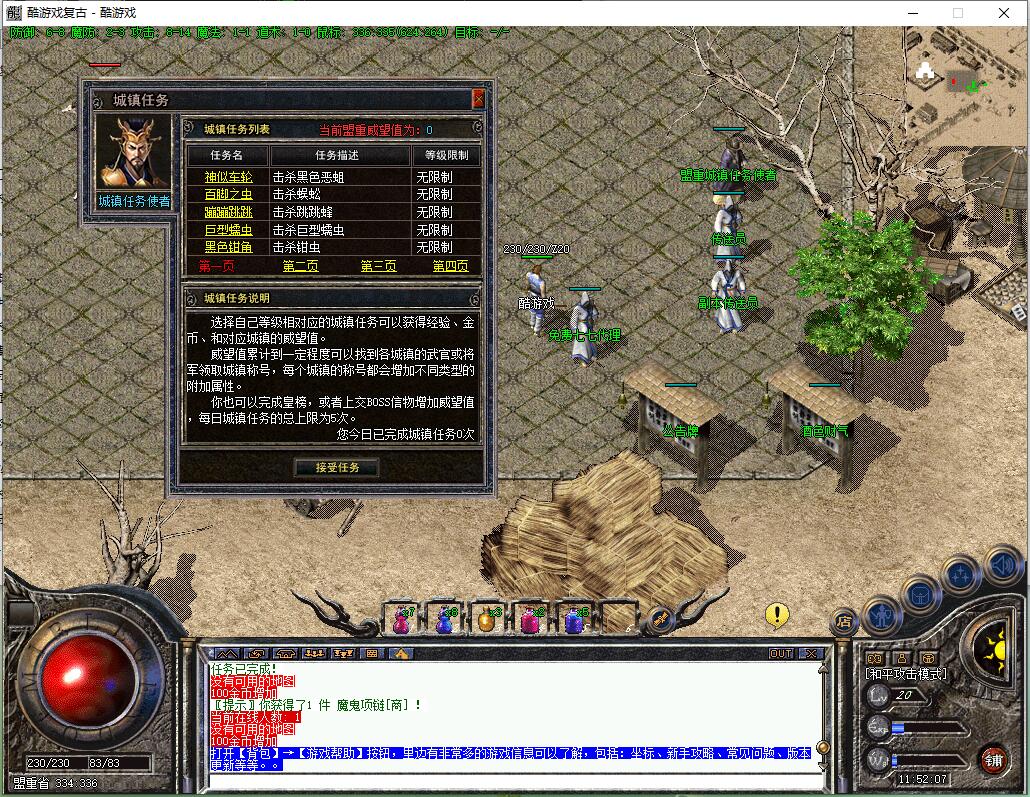This screenshot has height=797, width=1030.
Task: Choose the 百脚之虫 quest entry
Action: [229, 194]
